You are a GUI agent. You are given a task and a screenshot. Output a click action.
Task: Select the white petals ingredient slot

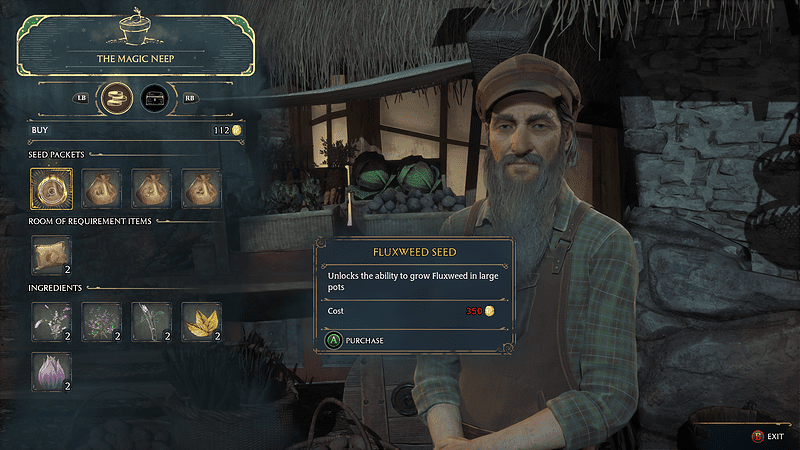click(x=51, y=322)
